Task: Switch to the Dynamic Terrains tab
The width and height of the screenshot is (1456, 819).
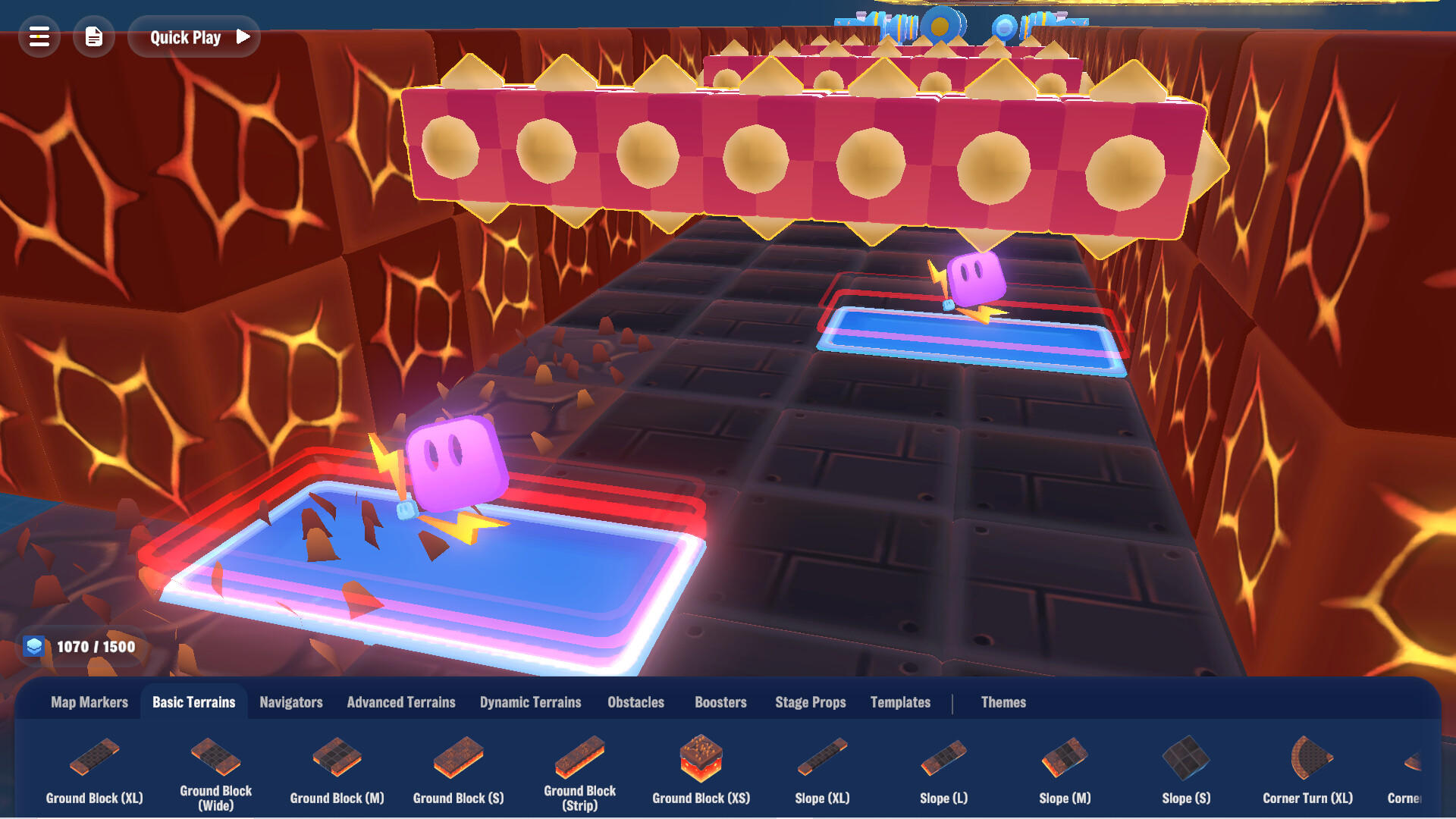Action: 530,702
